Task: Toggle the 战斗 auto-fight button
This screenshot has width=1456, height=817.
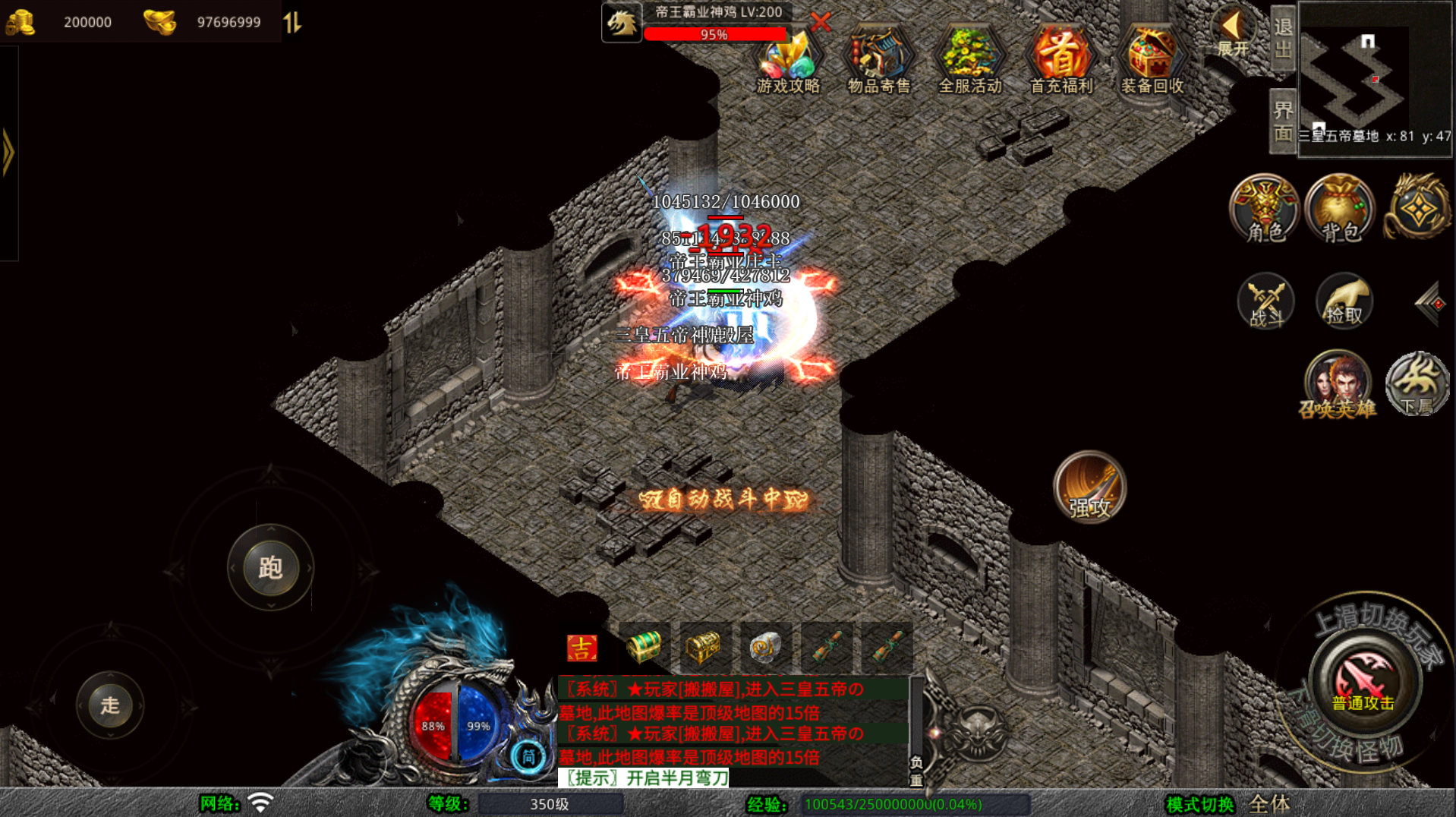Action: pos(1265,301)
